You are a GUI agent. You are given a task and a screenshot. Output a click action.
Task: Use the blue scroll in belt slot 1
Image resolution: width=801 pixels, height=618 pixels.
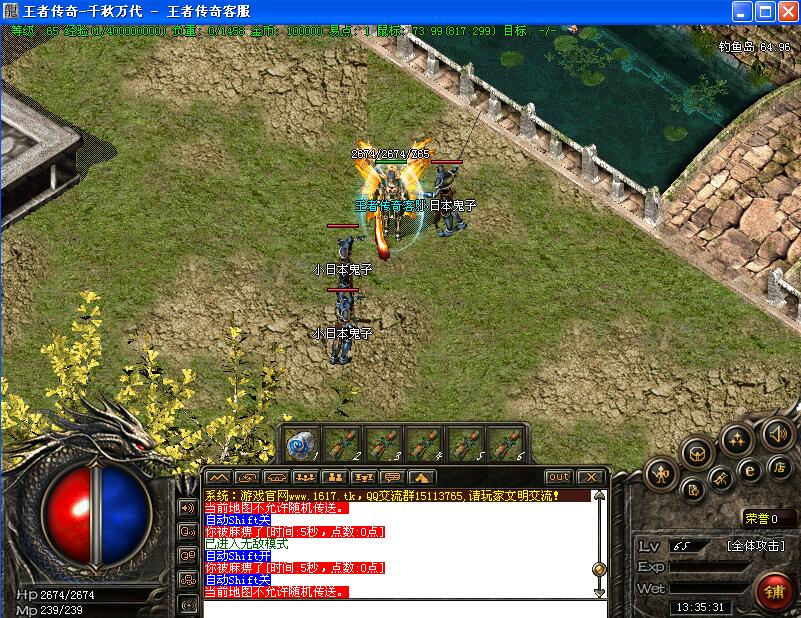point(301,444)
